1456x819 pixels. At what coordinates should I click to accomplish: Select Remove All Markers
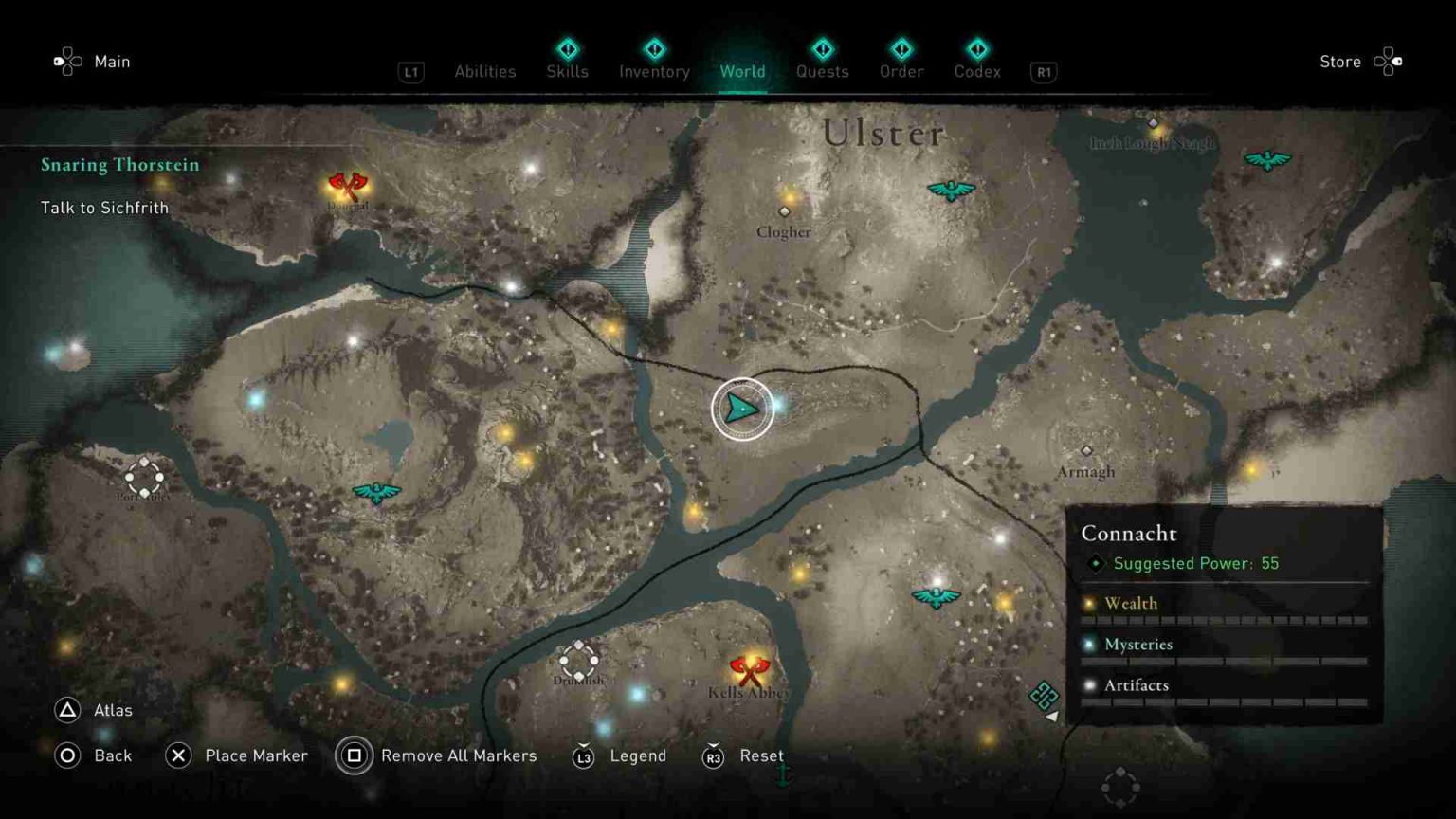pyautogui.click(x=458, y=755)
